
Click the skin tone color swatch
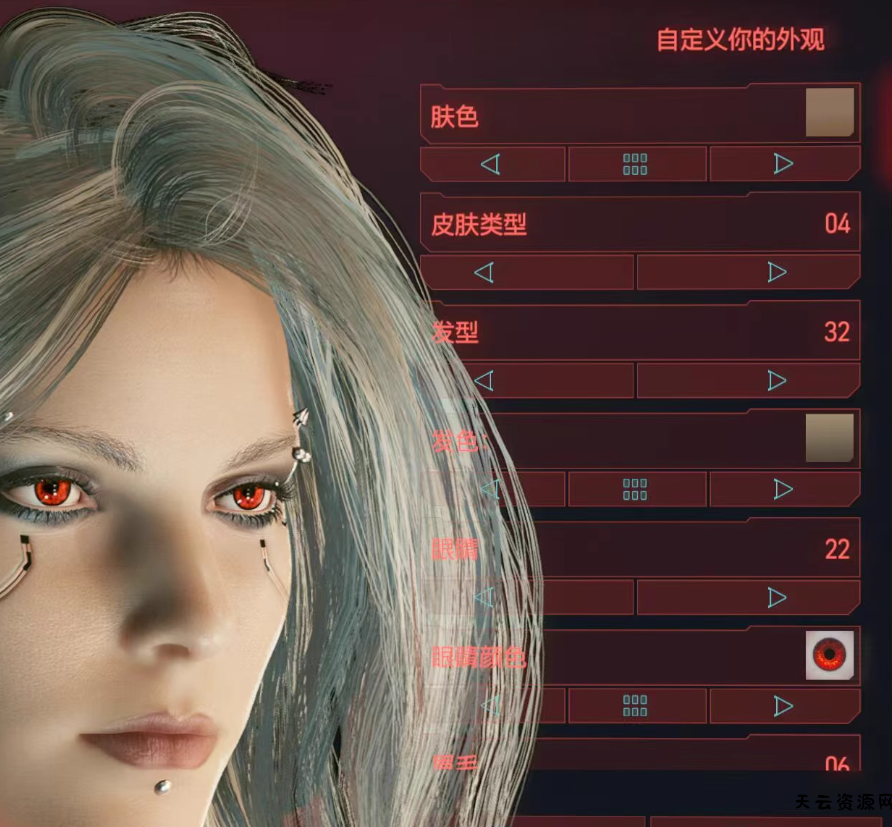[830, 112]
